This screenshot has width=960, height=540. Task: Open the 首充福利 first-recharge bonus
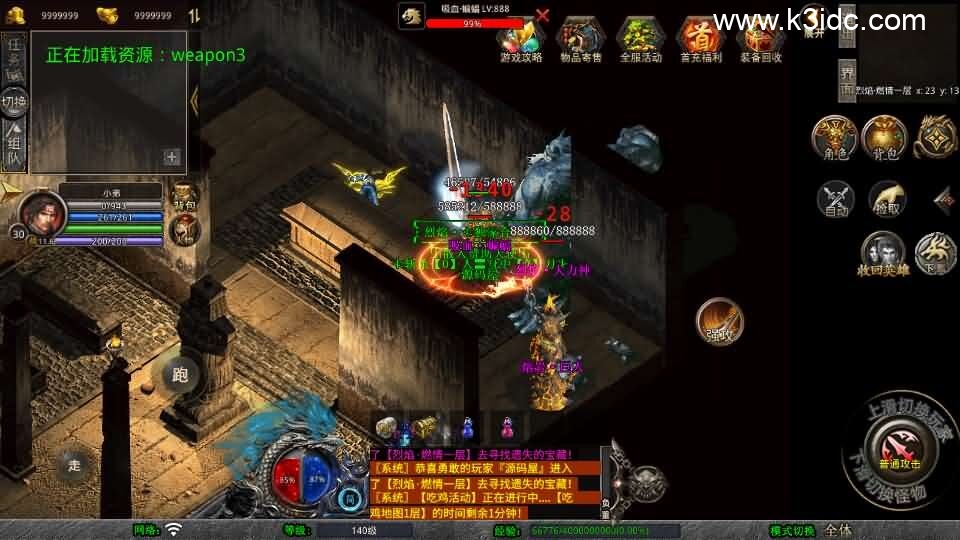[x=700, y=37]
